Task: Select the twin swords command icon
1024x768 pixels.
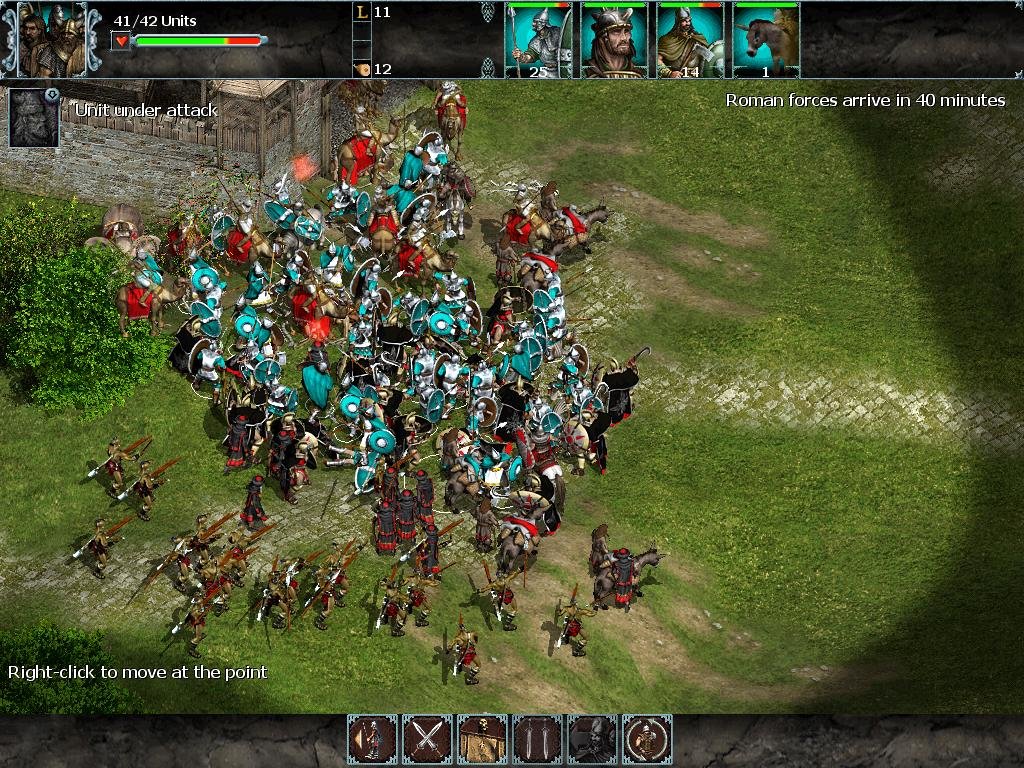Action: click(x=538, y=739)
